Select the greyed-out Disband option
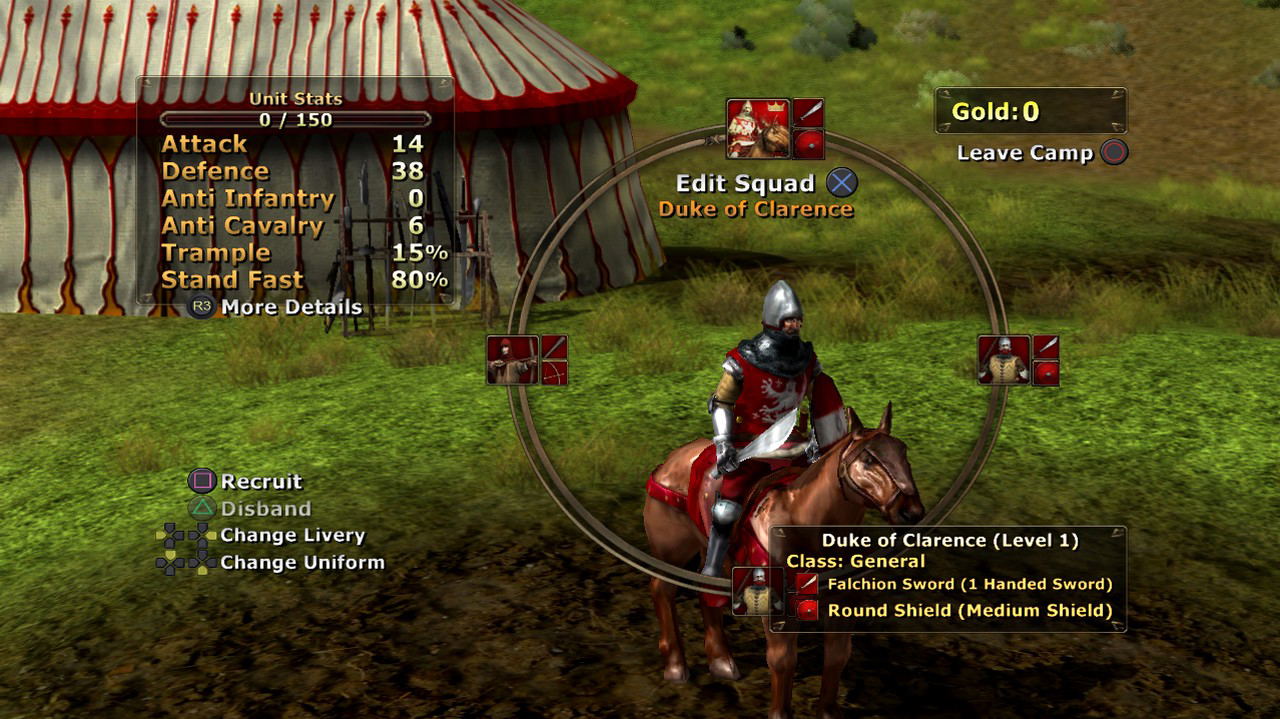The image size is (1280, 719). point(265,508)
